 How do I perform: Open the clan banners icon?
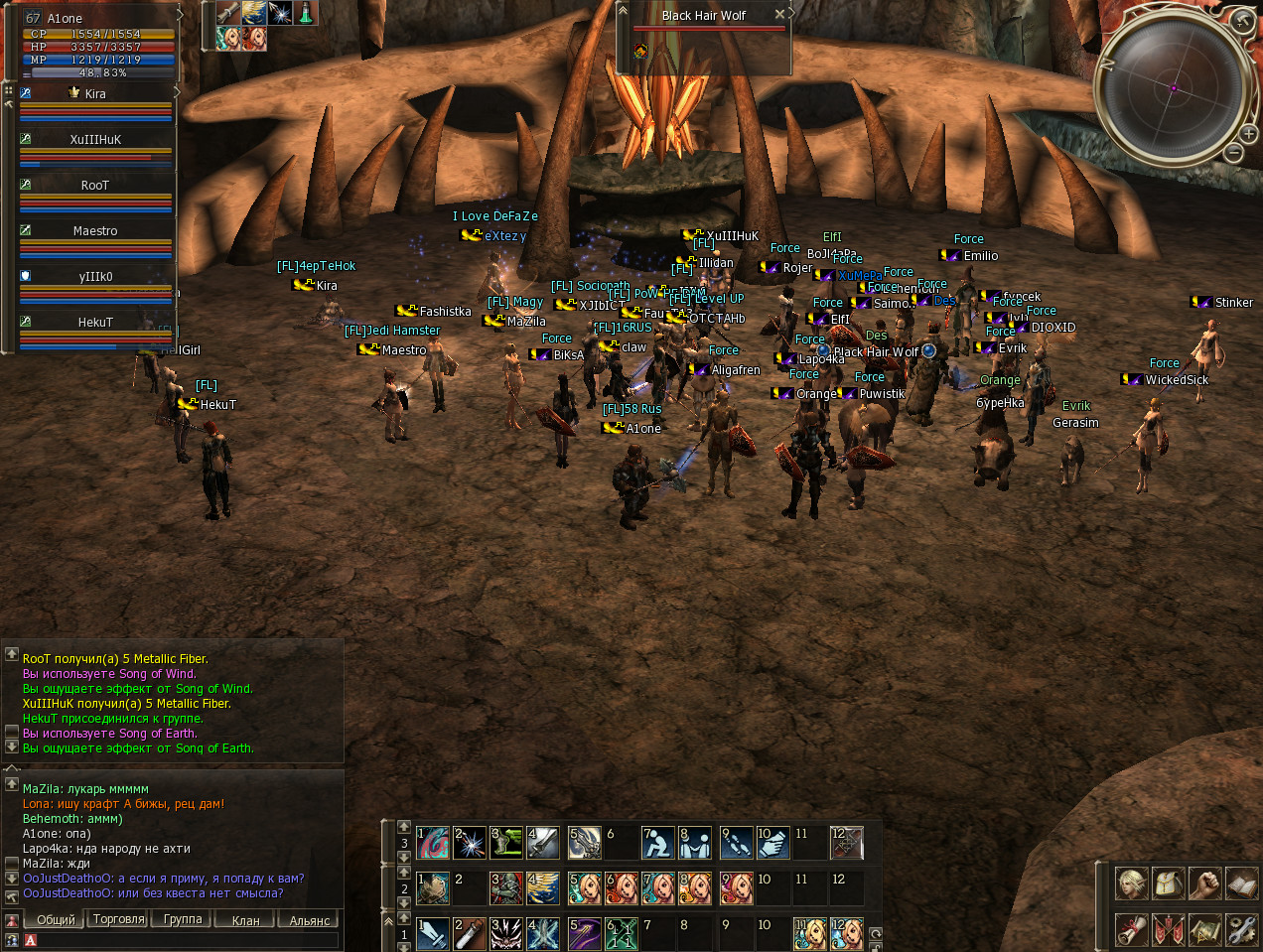click(x=1169, y=929)
